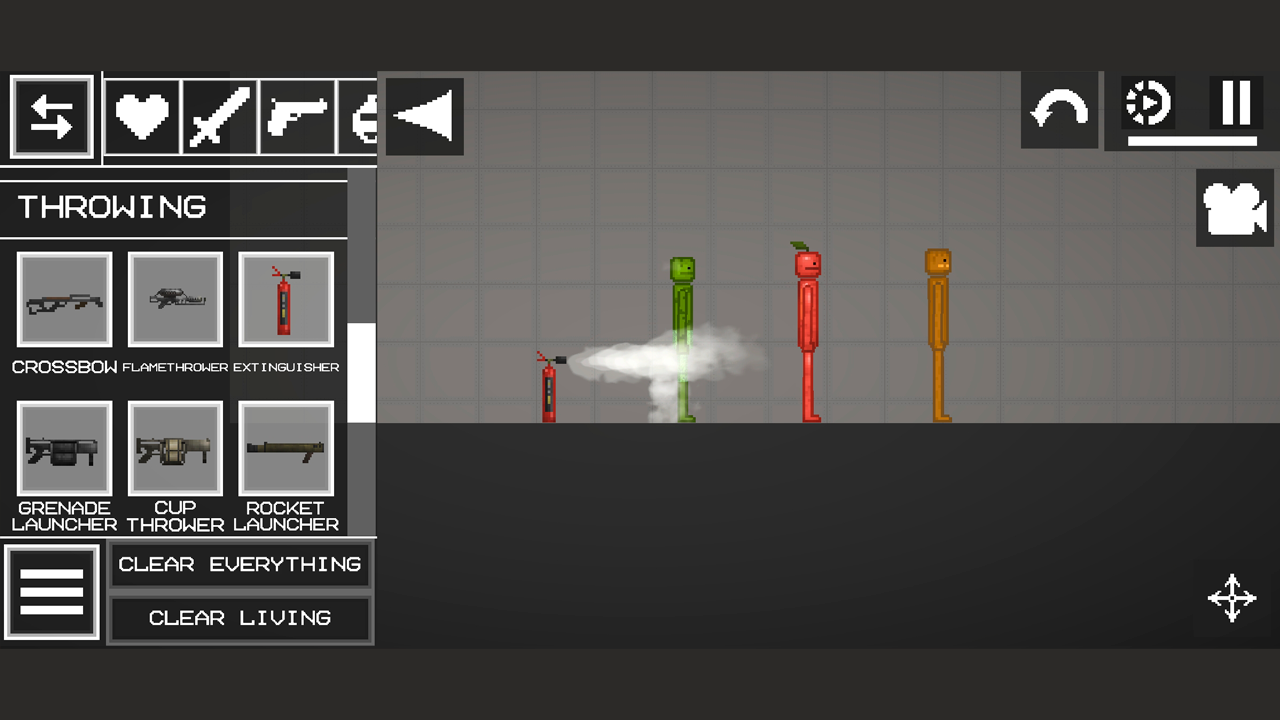Click the Clear Everything button

240,564
